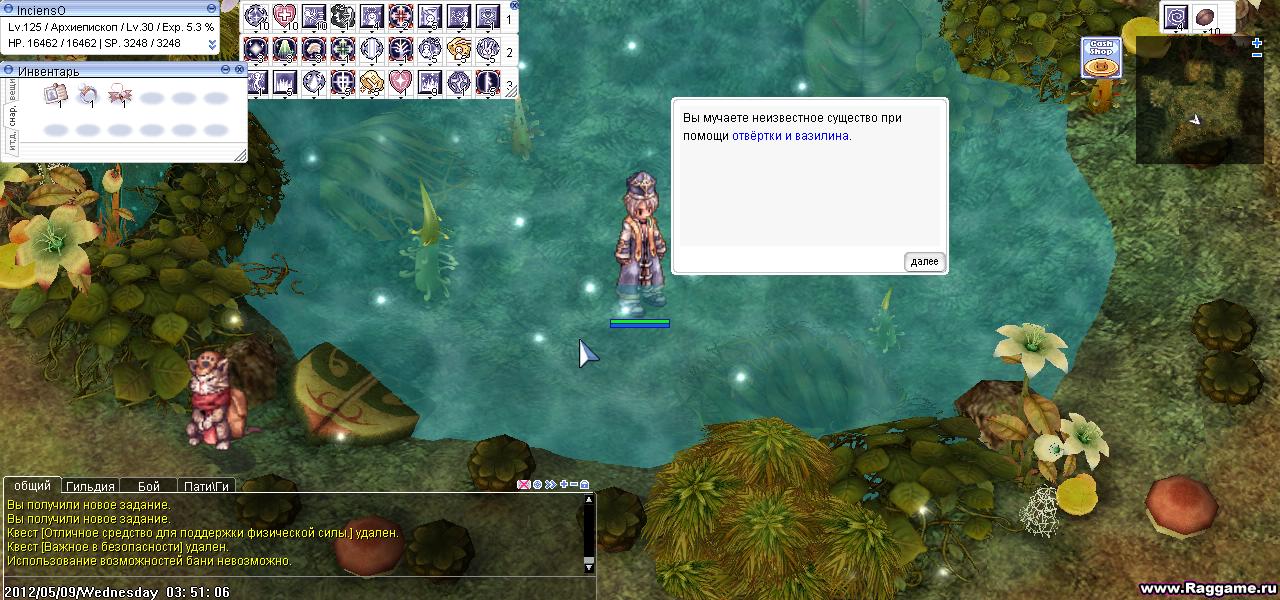1280x600 pixels.
Task: Click the "далее" button in dialogue
Action: [924, 262]
